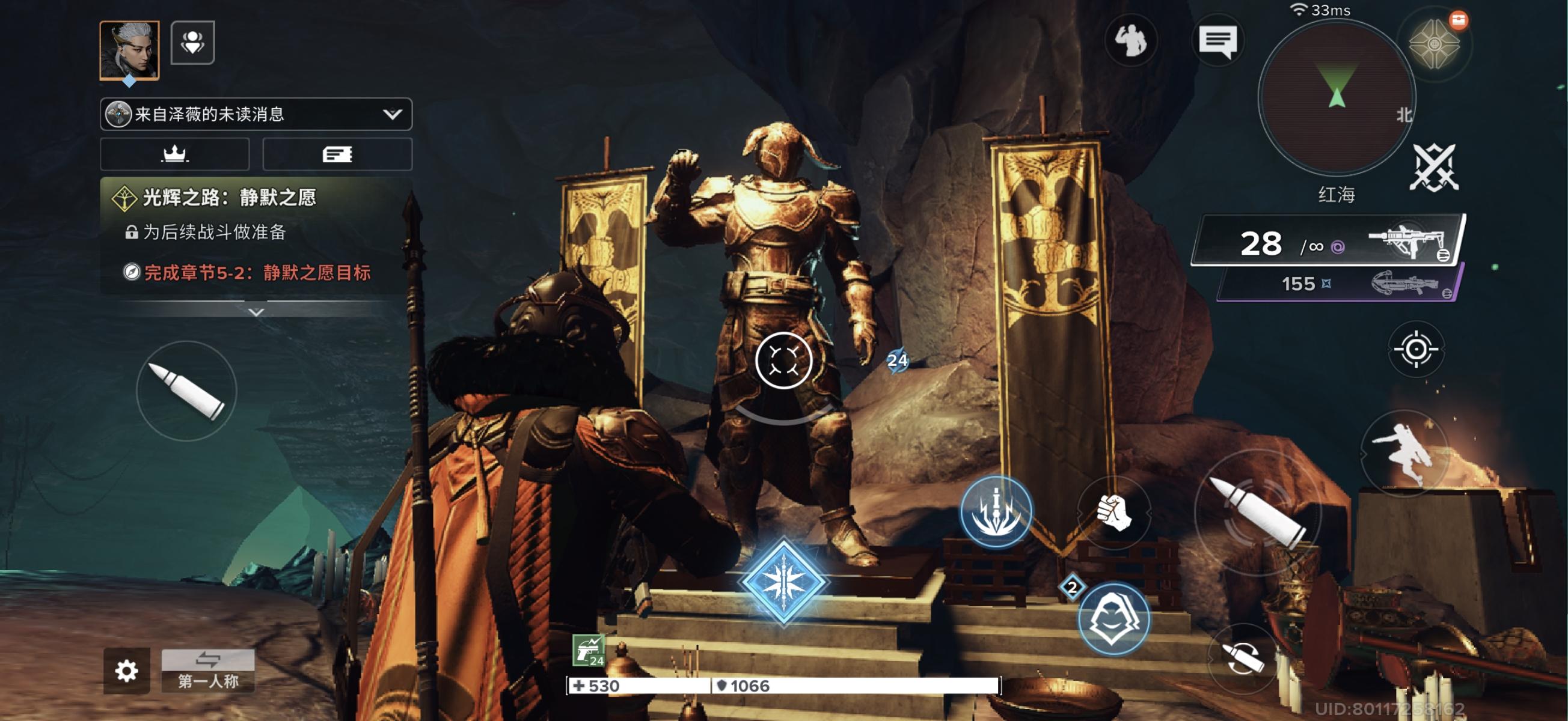Switch to the crown tab
Viewport: 1568px width, 721px height.
[175, 154]
